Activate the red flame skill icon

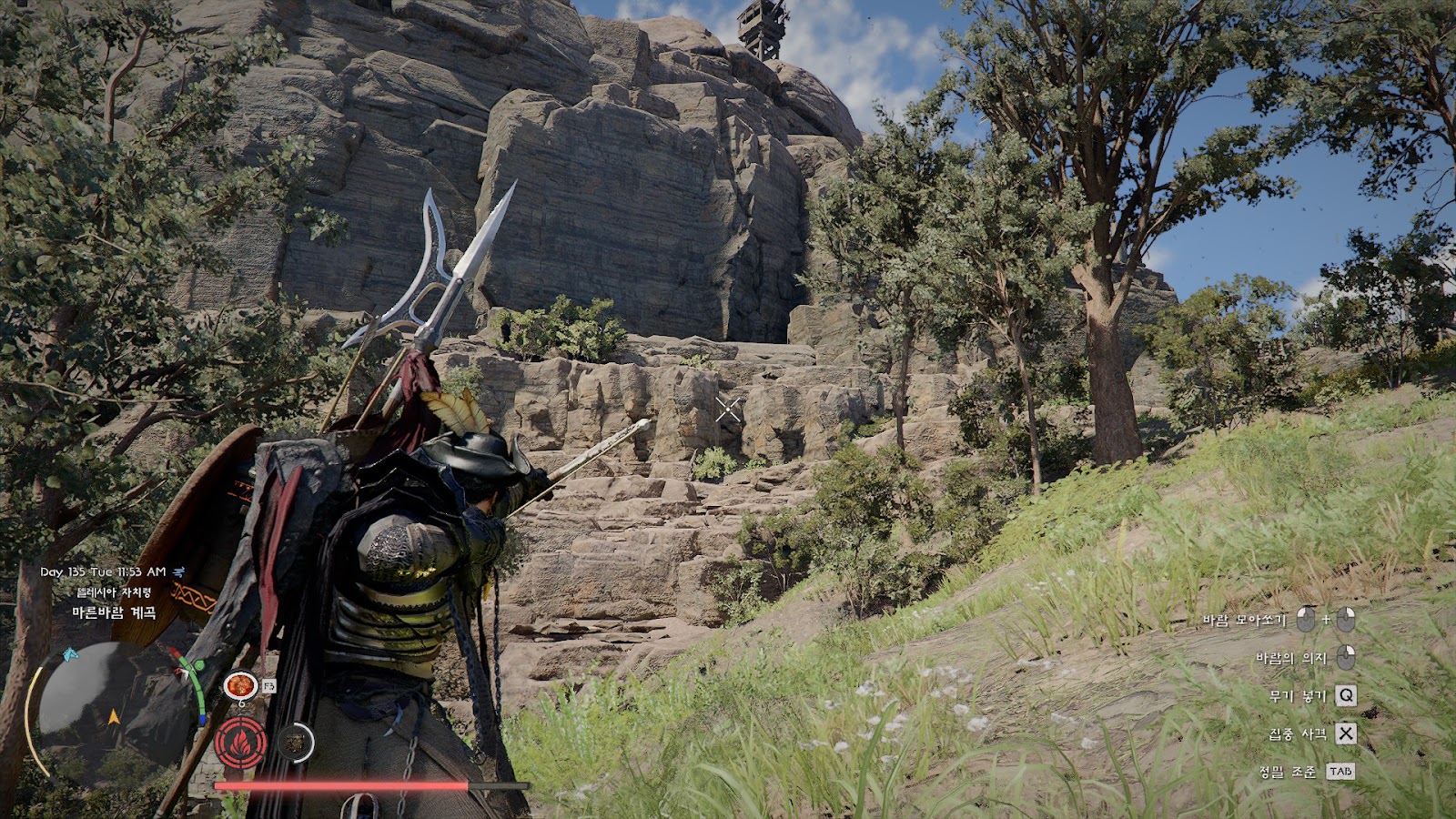coord(240,743)
